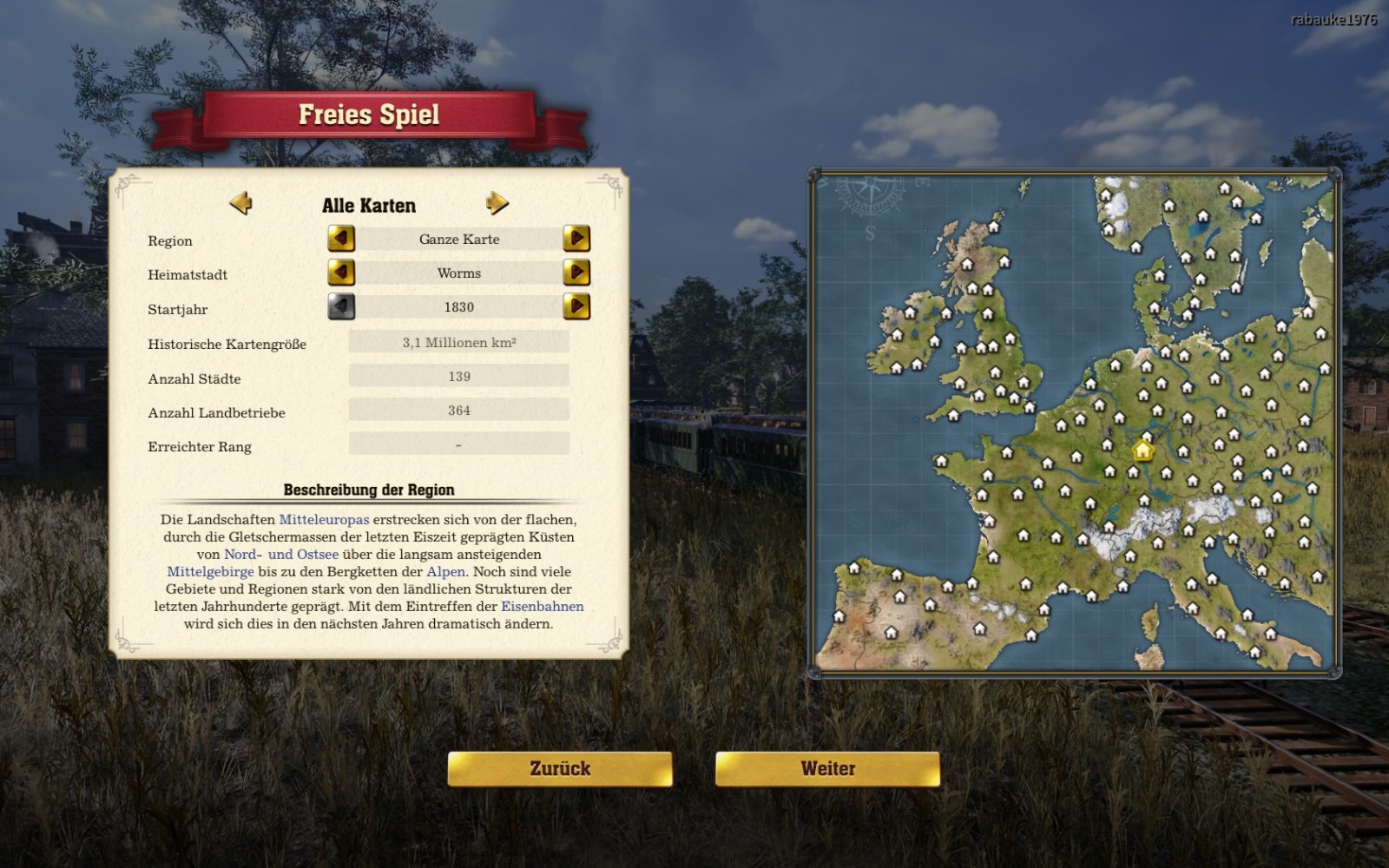Click the Zurück button
Screen dimensions: 1389x868
560,769
